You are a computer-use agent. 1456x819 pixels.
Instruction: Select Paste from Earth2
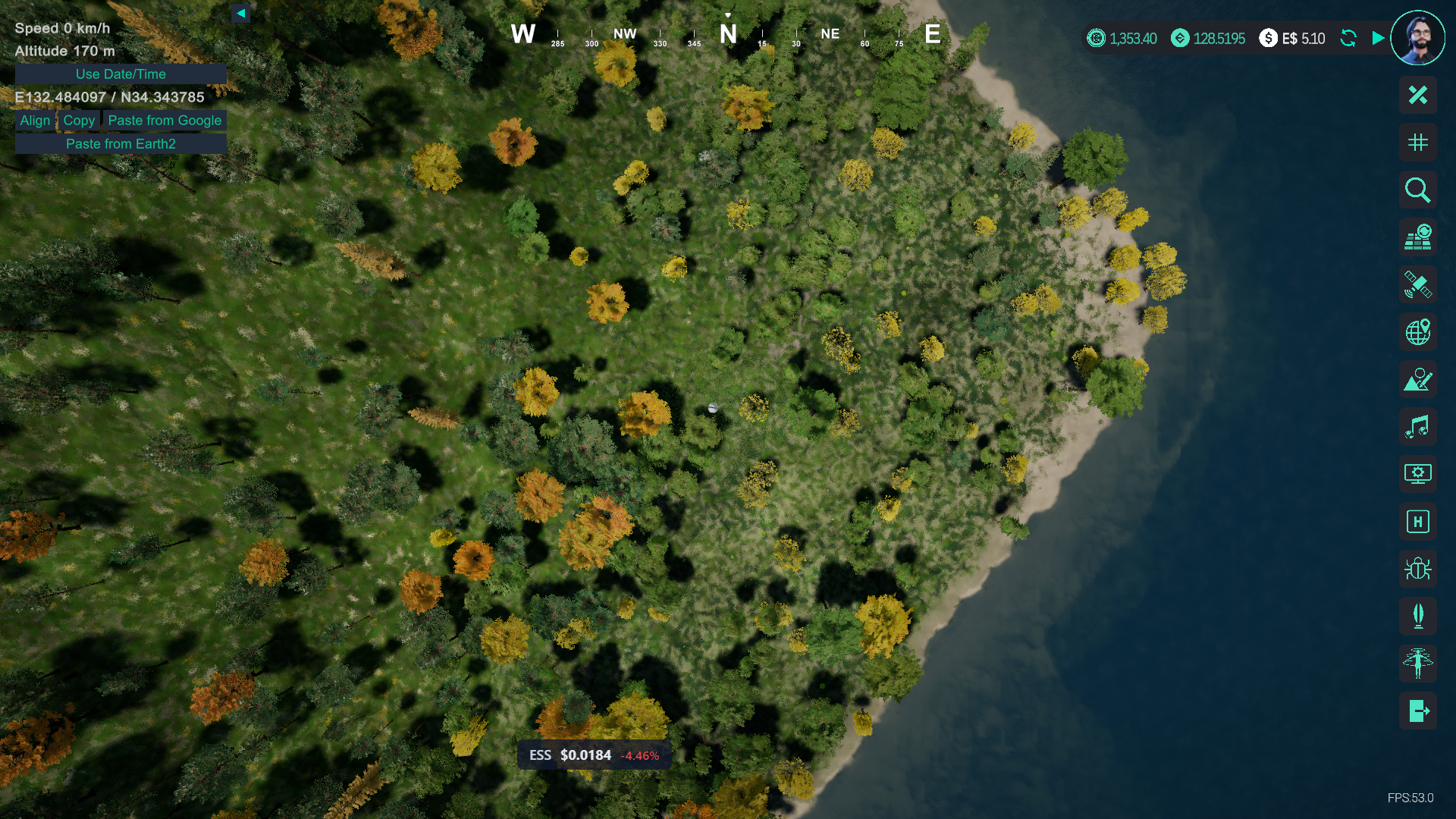pos(121,144)
